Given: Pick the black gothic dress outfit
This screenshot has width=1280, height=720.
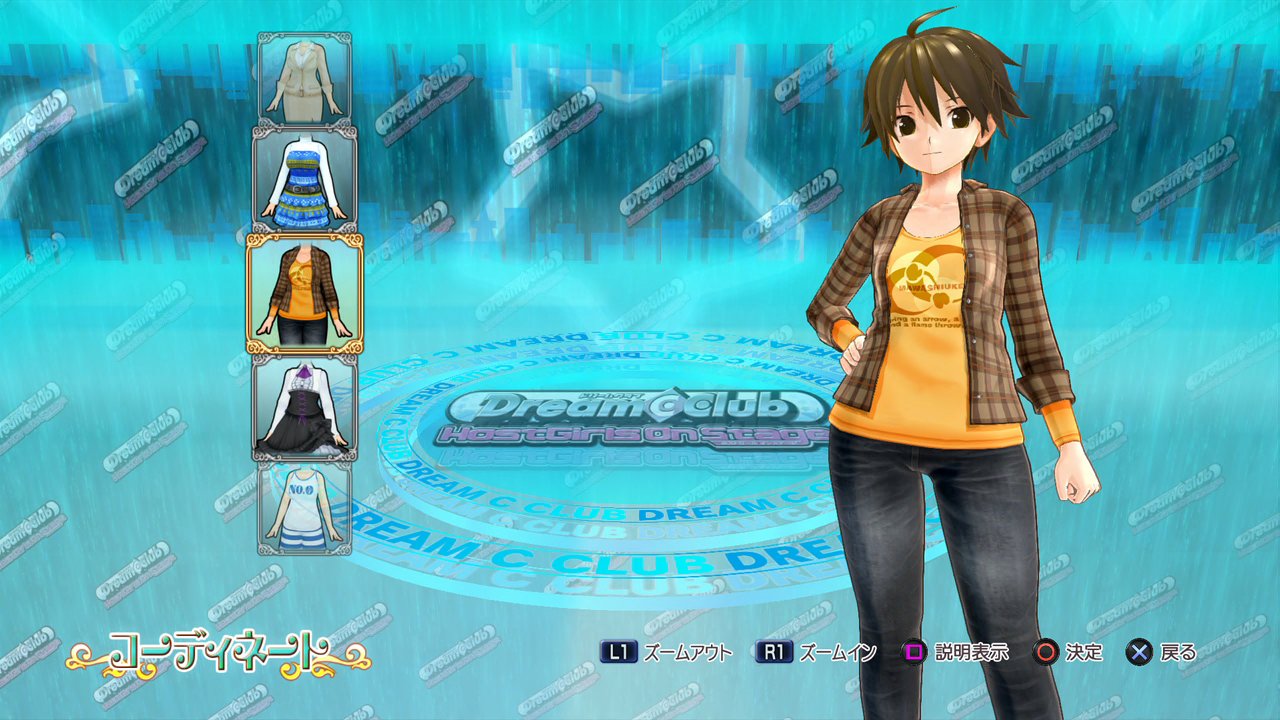Looking at the screenshot, I should coord(304,407).
